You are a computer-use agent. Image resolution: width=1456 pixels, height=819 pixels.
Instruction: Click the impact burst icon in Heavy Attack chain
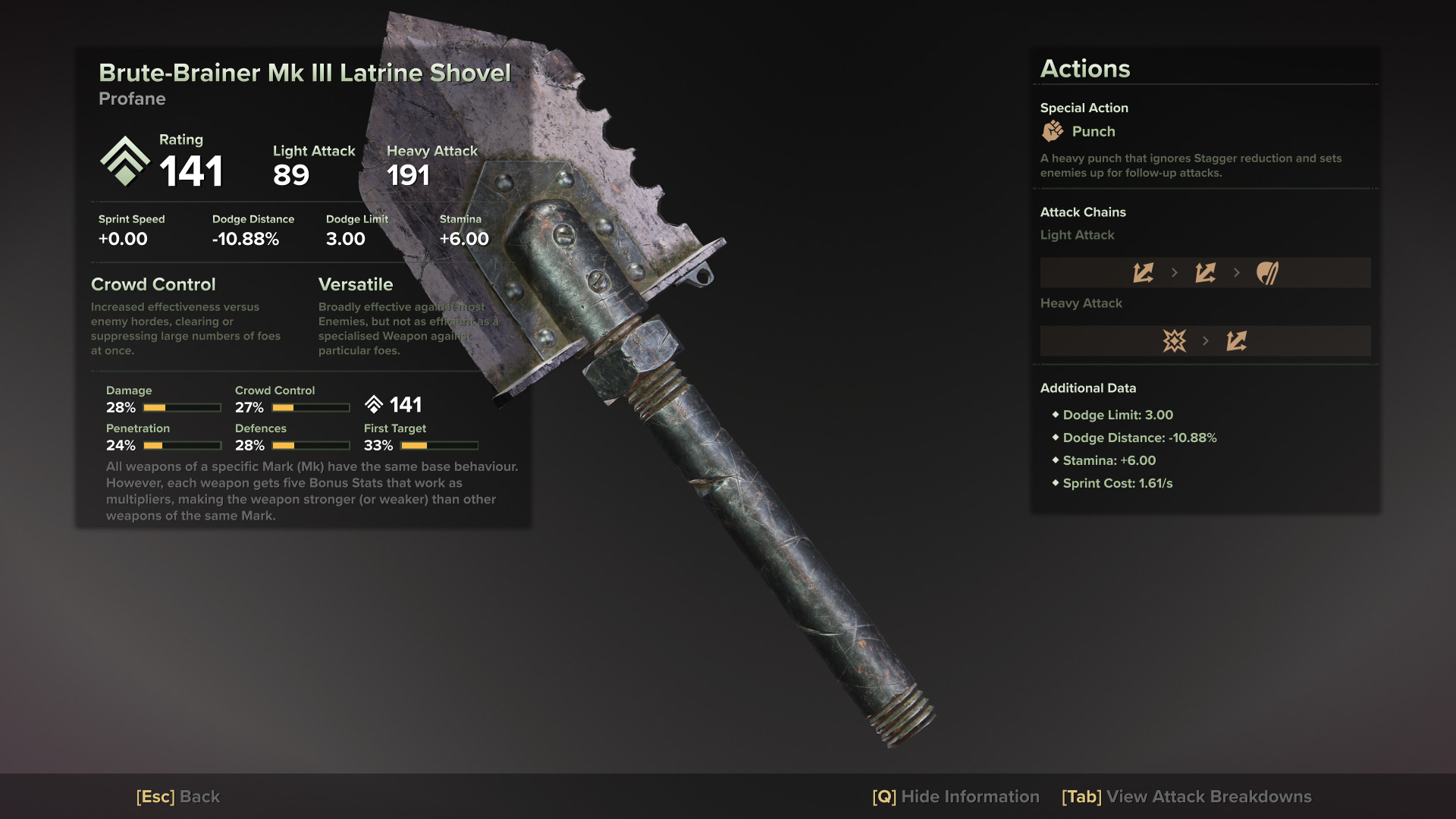point(1174,340)
